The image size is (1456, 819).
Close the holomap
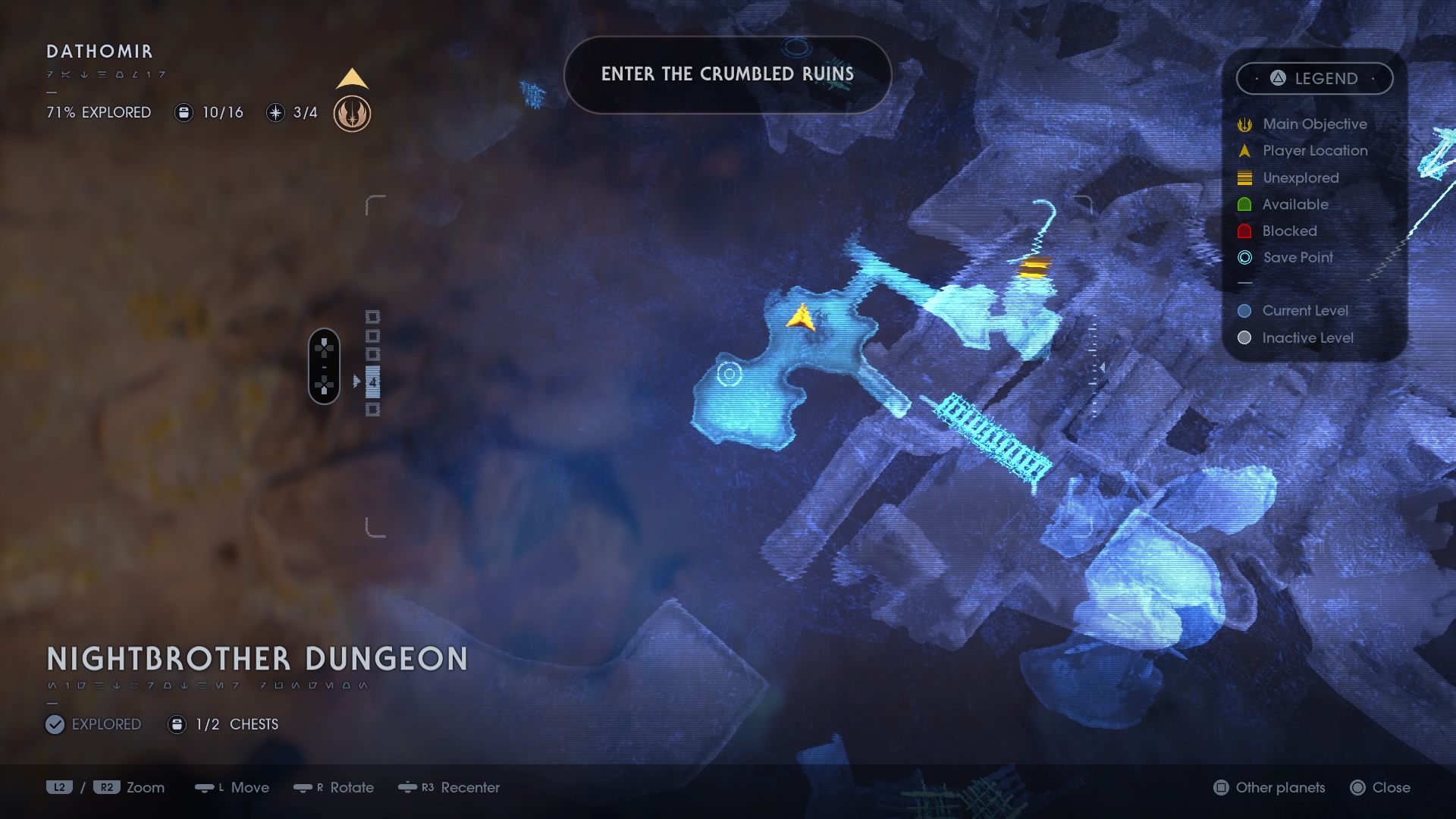pos(1382,788)
